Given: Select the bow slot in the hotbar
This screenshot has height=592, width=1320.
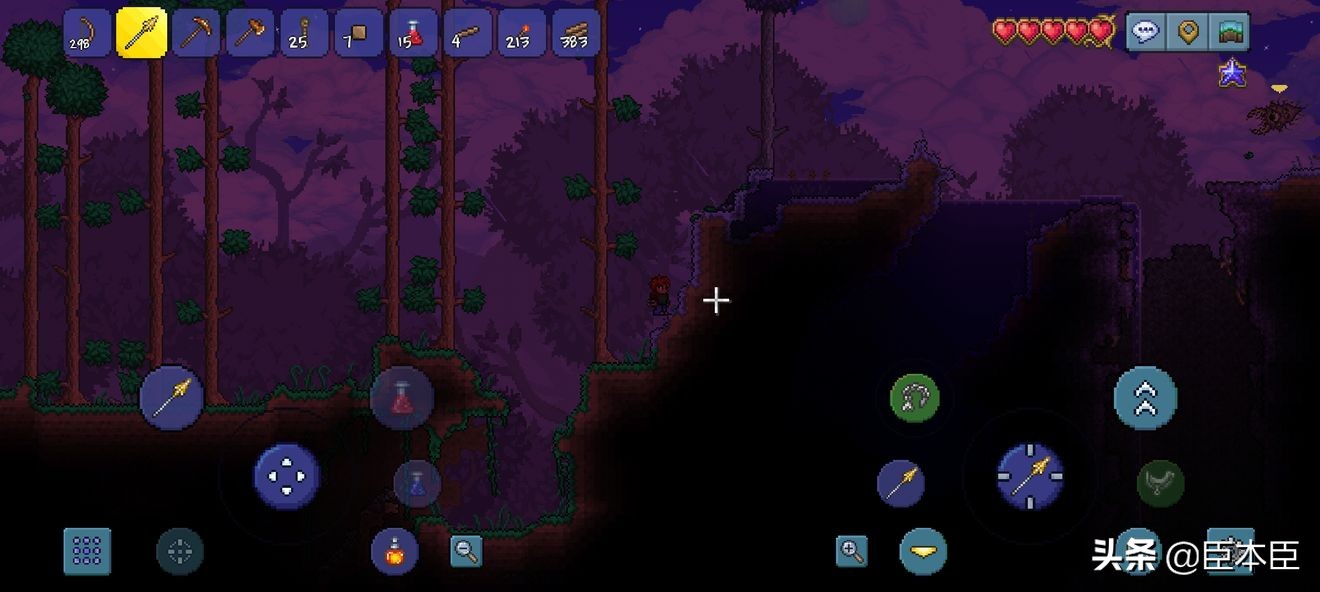Looking at the screenshot, I should [x=88, y=32].
